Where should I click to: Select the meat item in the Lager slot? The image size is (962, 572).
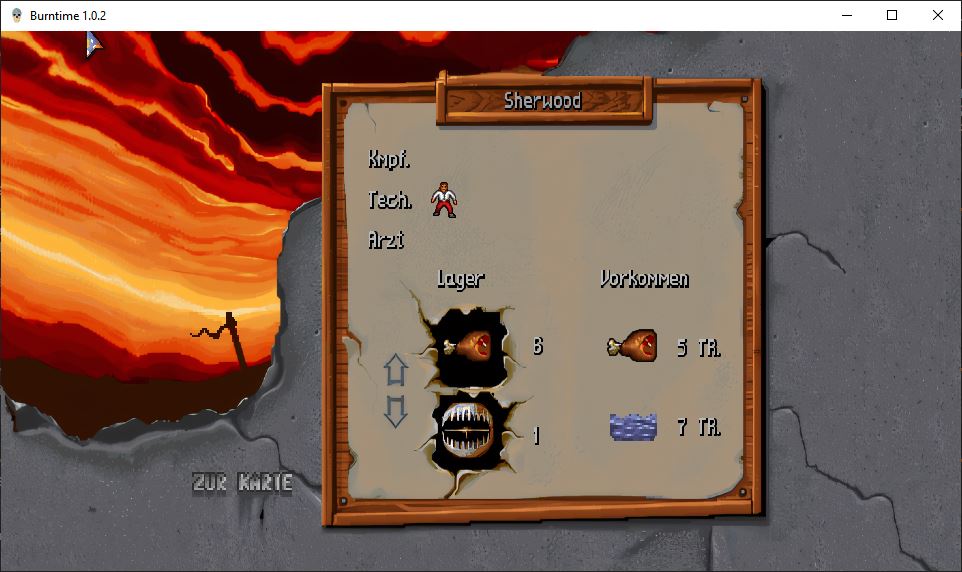pyautogui.click(x=467, y=345)
